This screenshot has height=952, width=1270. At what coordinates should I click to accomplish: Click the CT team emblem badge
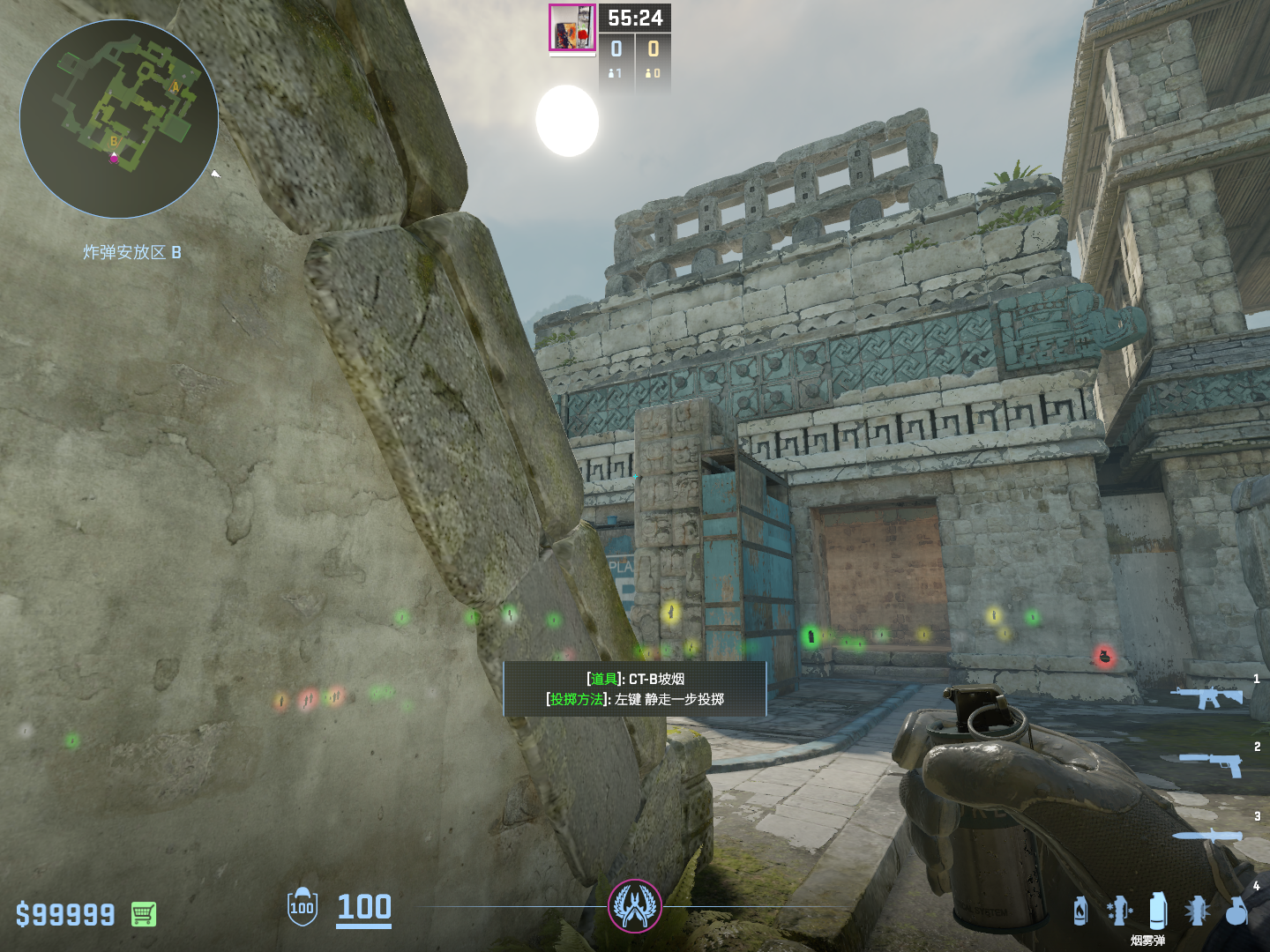click(x=635, y=906)
